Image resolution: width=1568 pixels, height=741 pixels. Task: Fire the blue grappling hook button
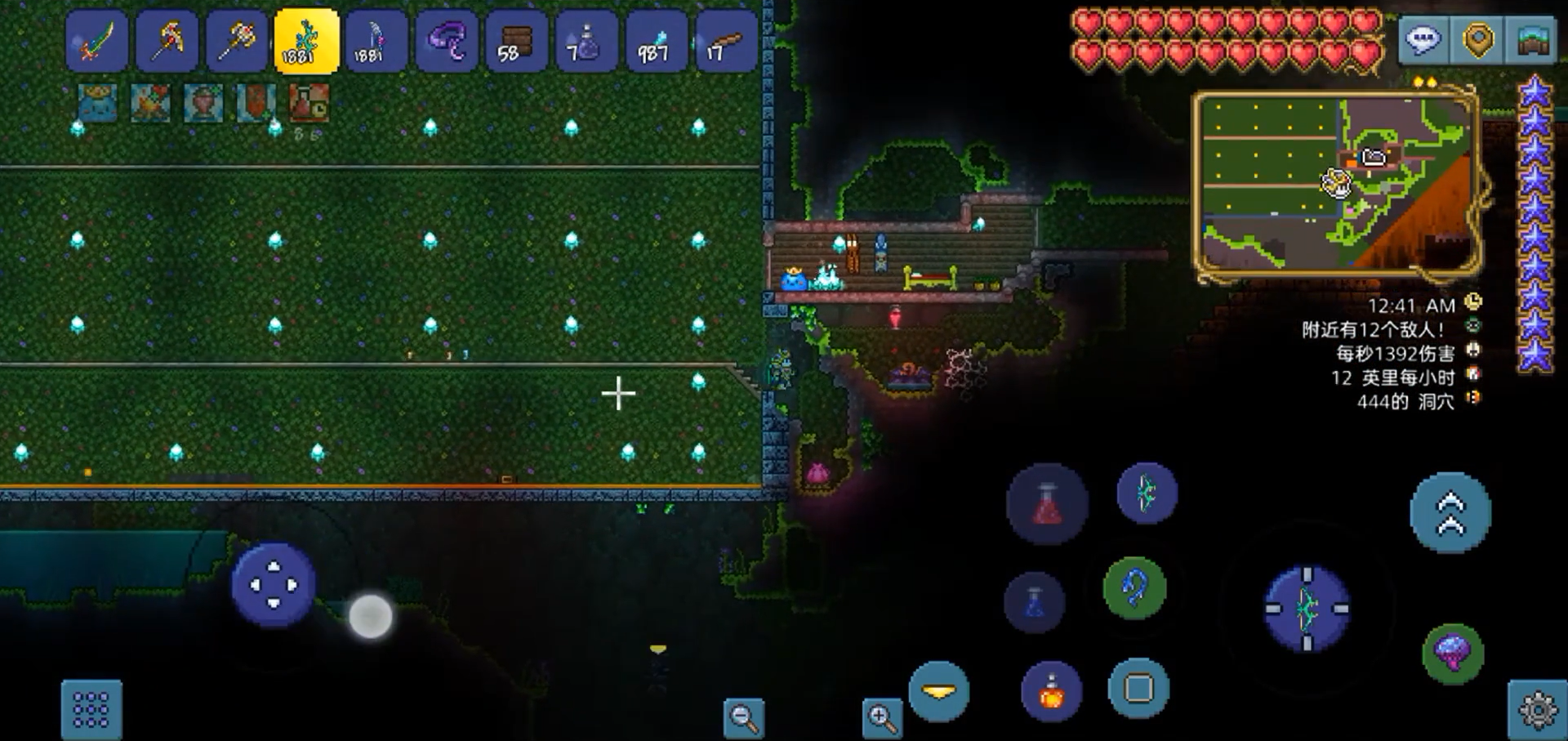click(x=1134, y=587)
